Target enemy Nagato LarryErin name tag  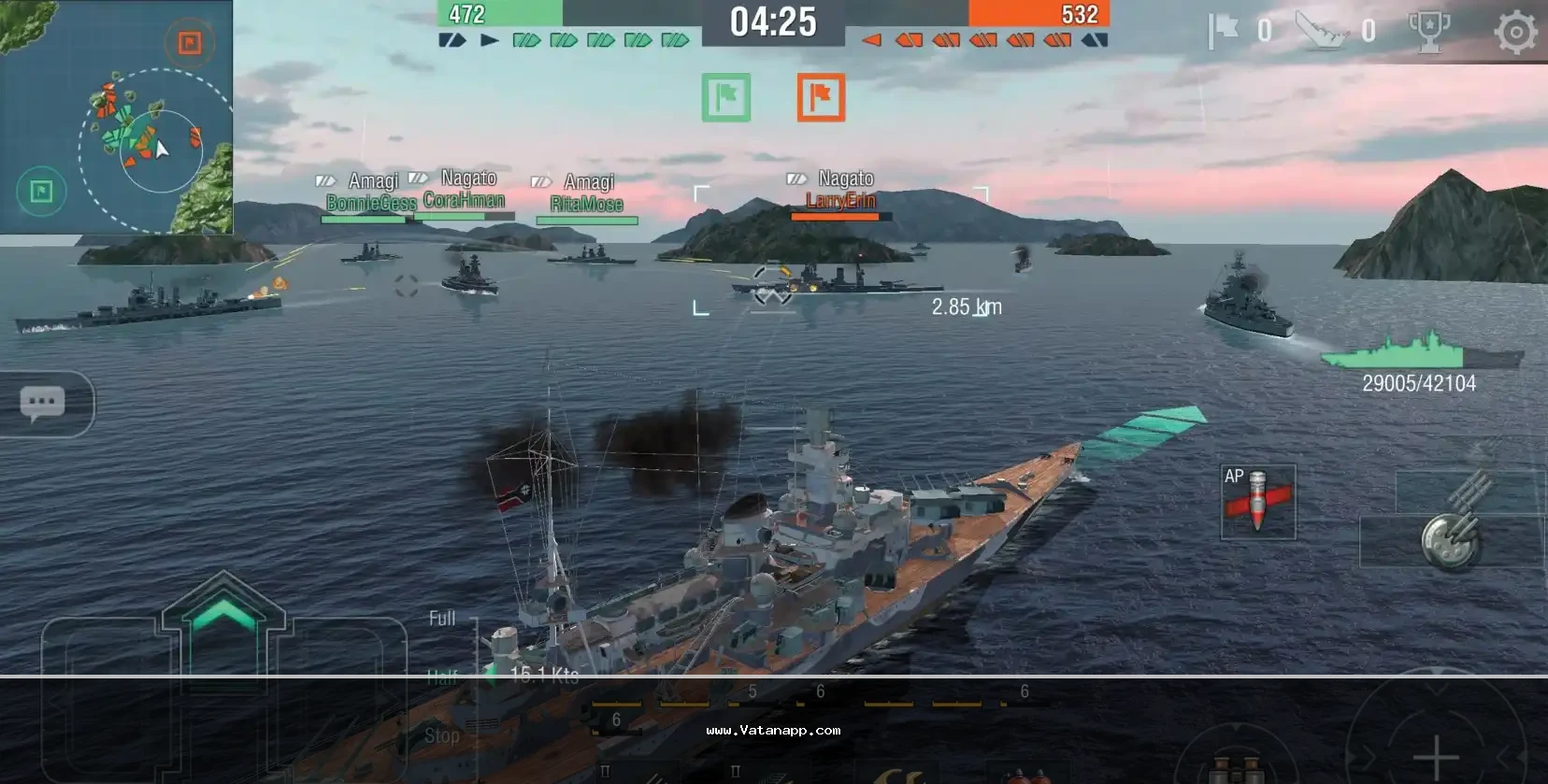[840, 190]
